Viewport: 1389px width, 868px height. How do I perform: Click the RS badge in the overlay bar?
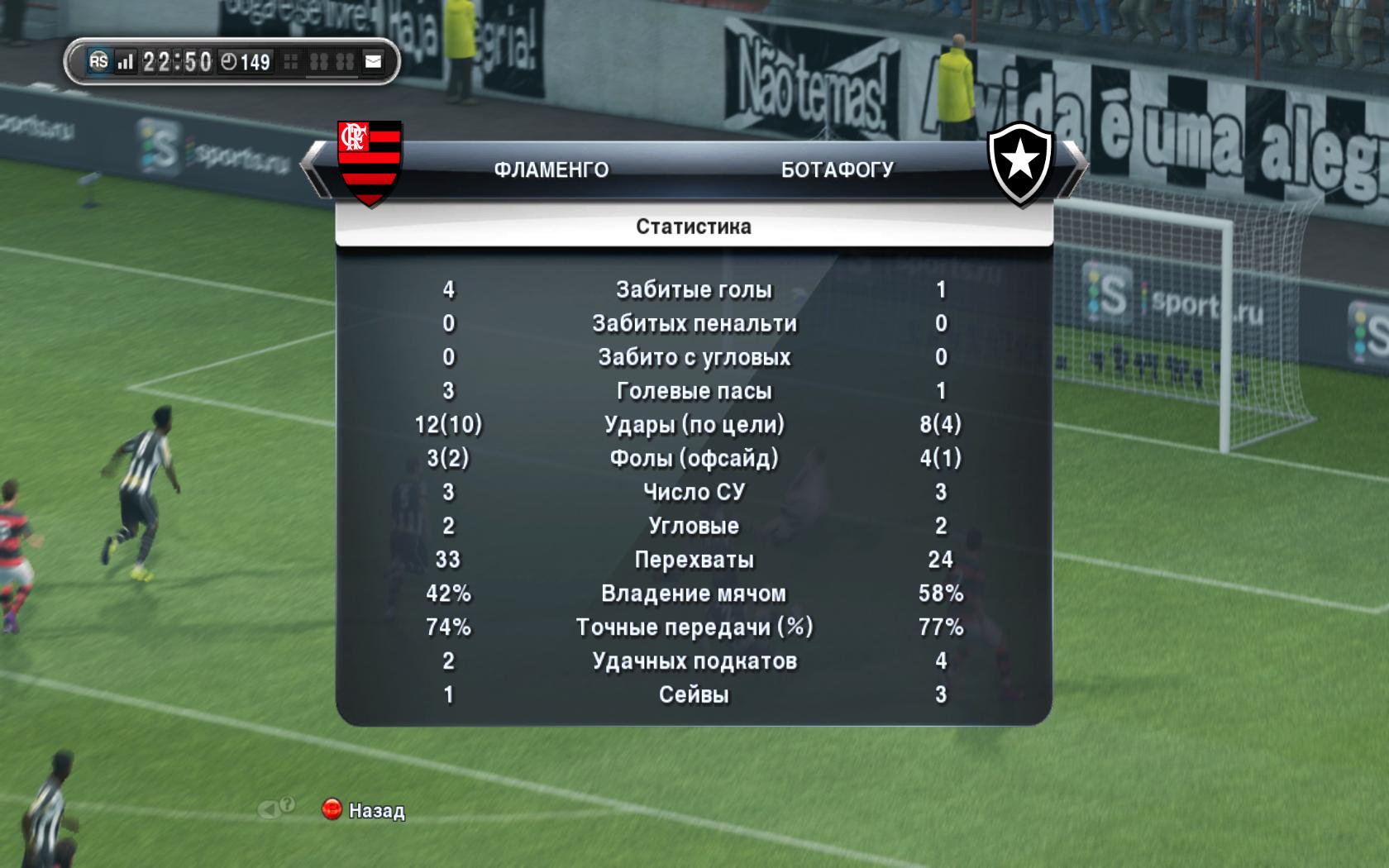pyautogui.click(x=98, y=61)
